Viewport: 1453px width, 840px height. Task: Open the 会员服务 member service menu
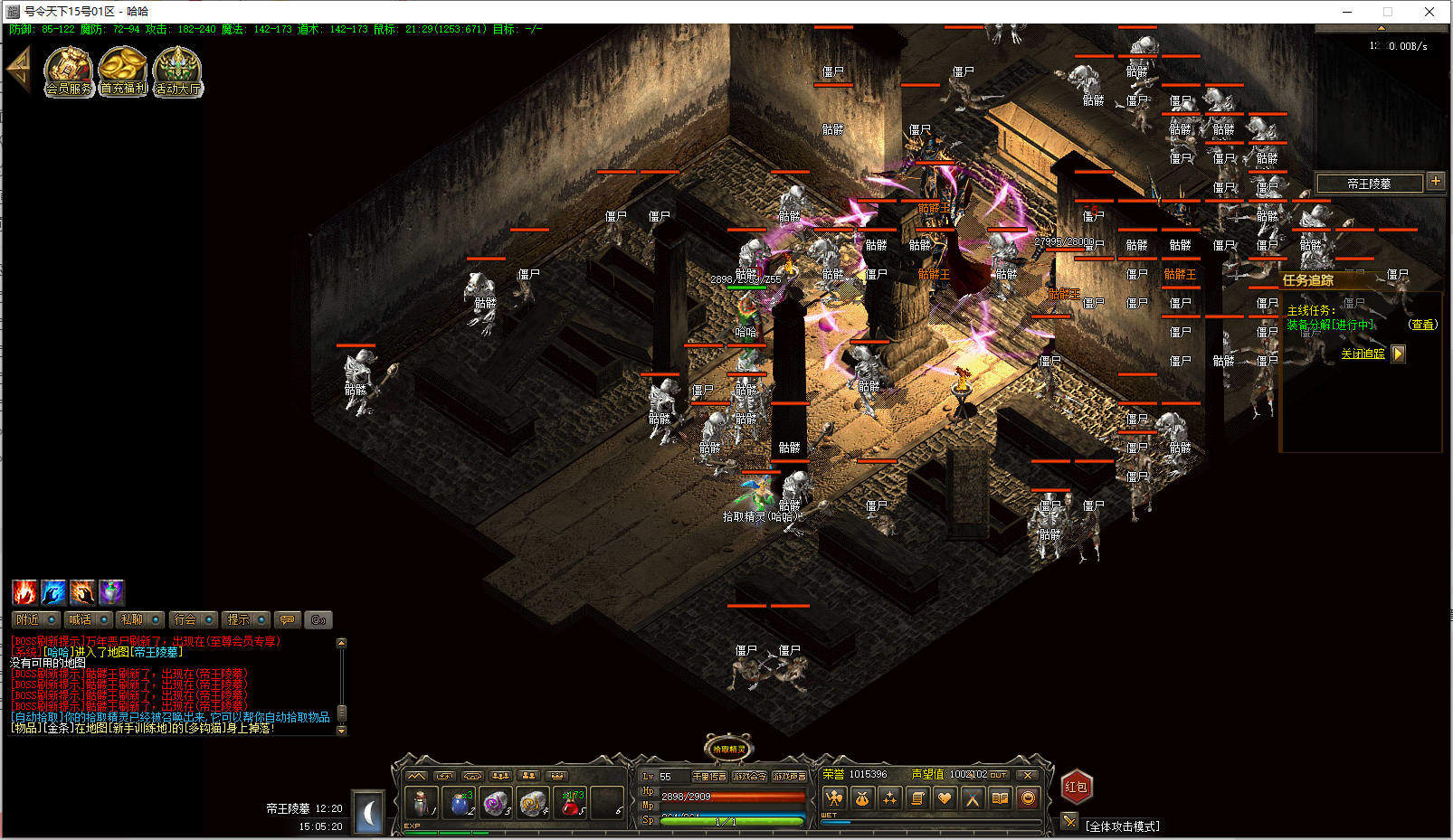(69, 71)
